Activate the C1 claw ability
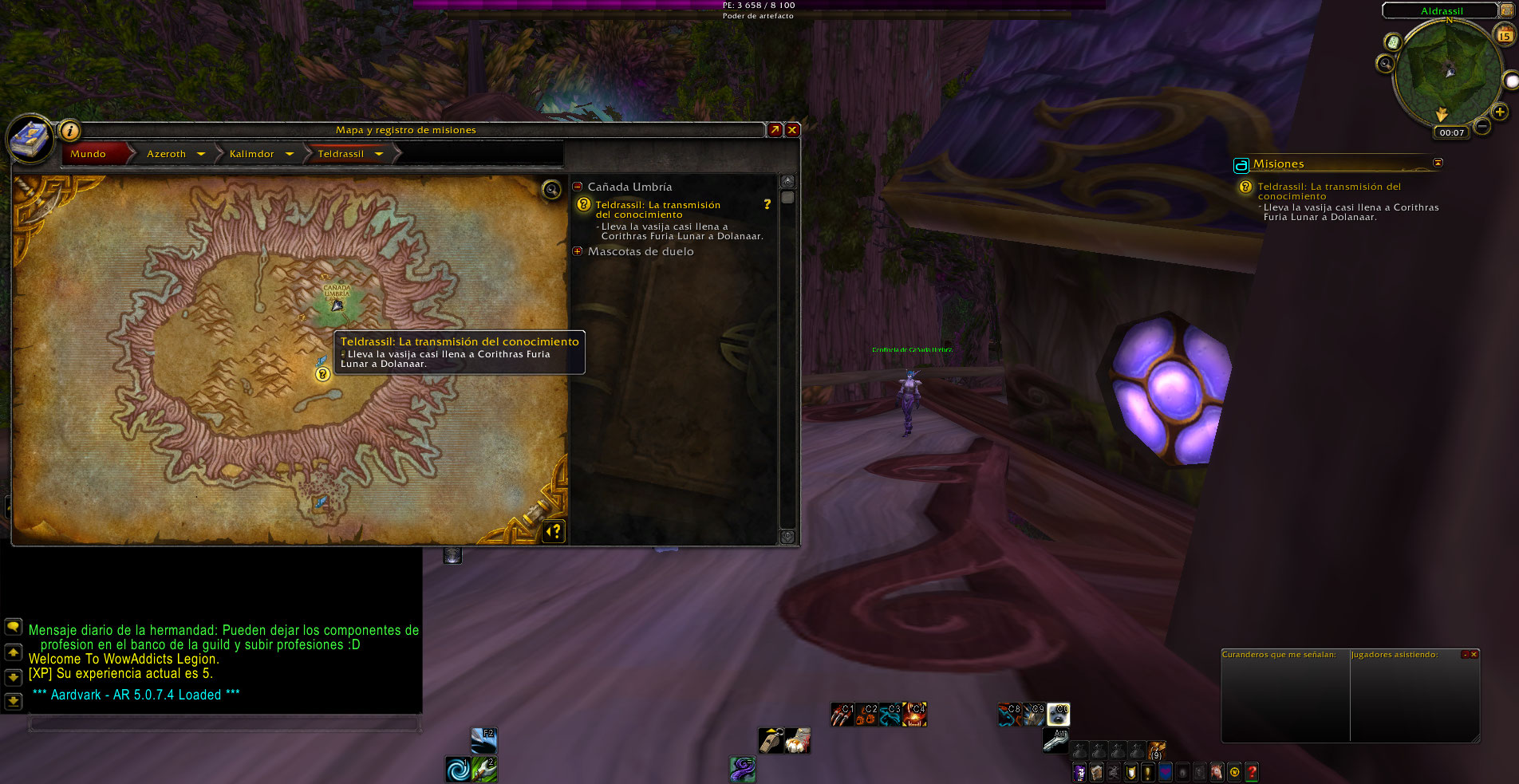Screen dimensions: 1519x784 tap(842, 714)
